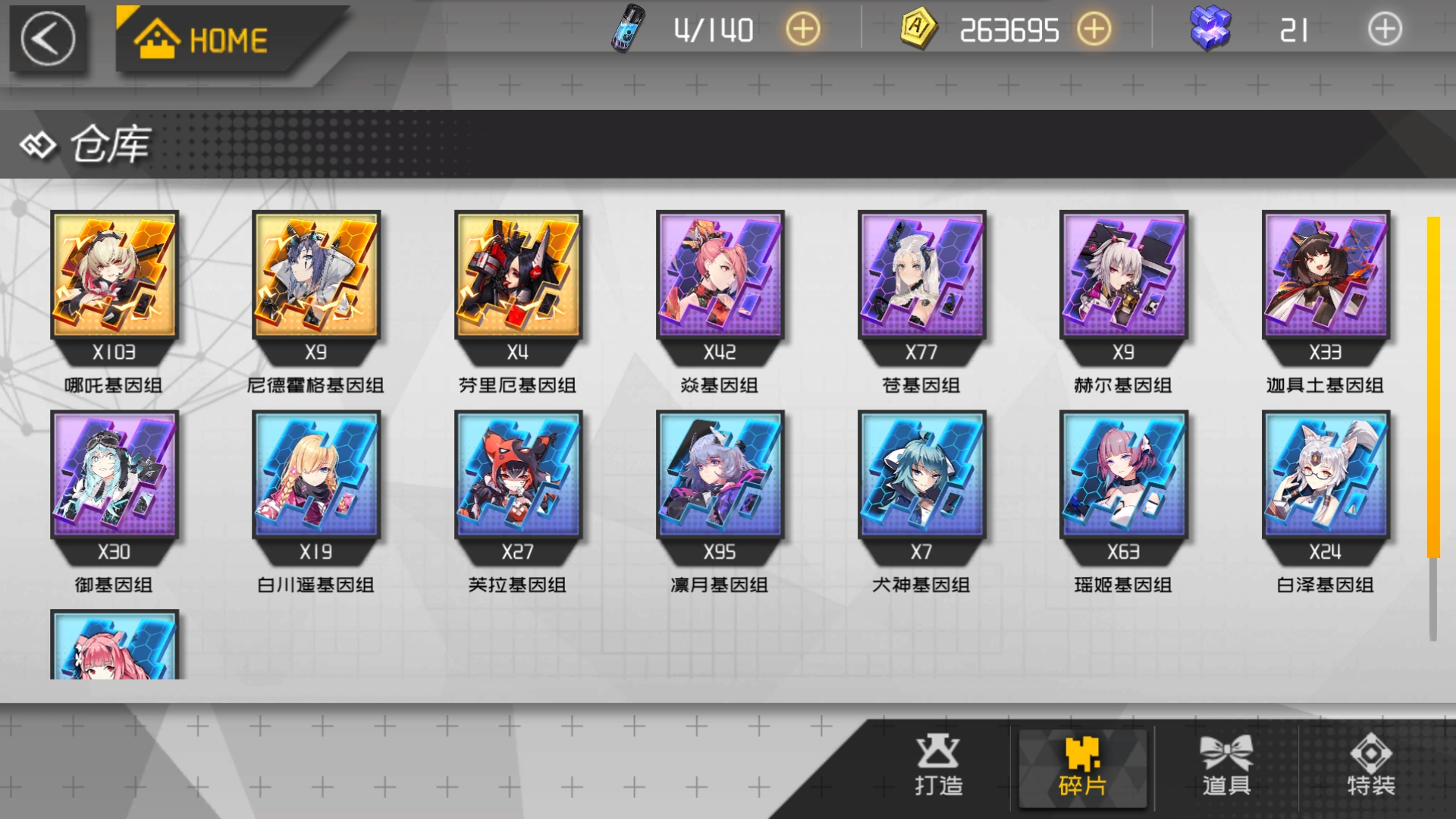Select the 哪吒基因组 shard thumbnail
The image size is (1456, 819).
[x=114, y=277]
